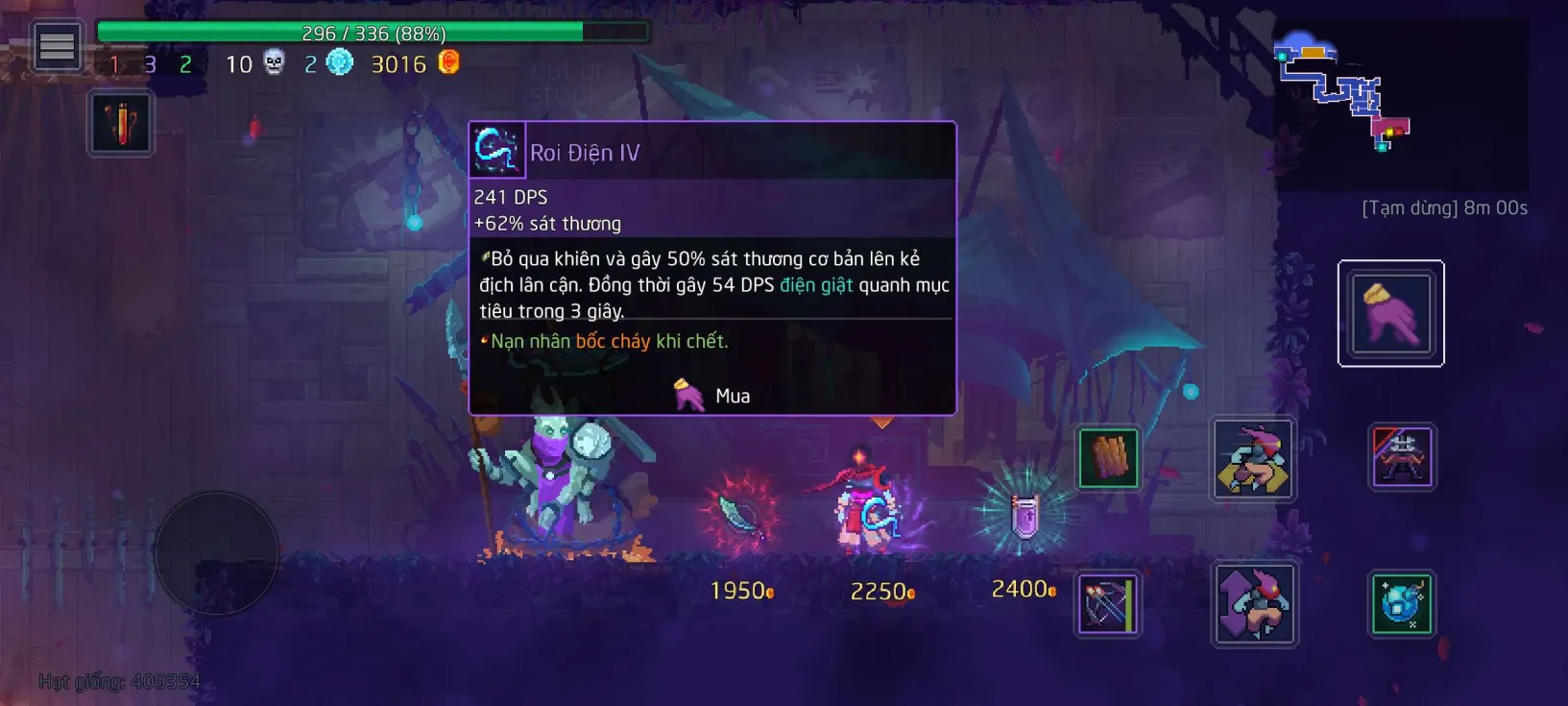The width and height of the screenshot is (1568, 706).
Task: Use the health flask
Action: click(x=121, y=124)
